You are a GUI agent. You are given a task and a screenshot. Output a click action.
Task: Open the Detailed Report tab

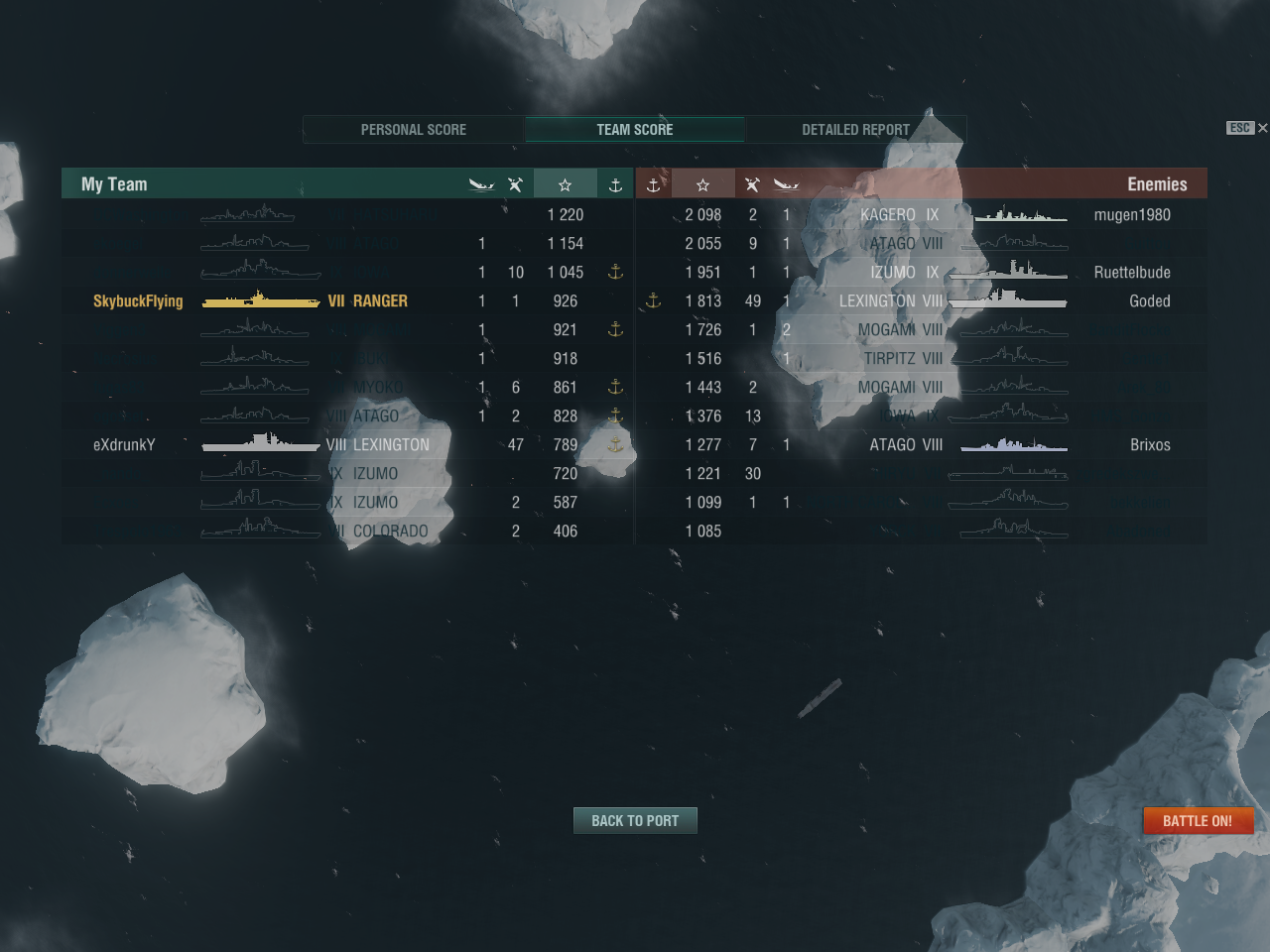855,130
